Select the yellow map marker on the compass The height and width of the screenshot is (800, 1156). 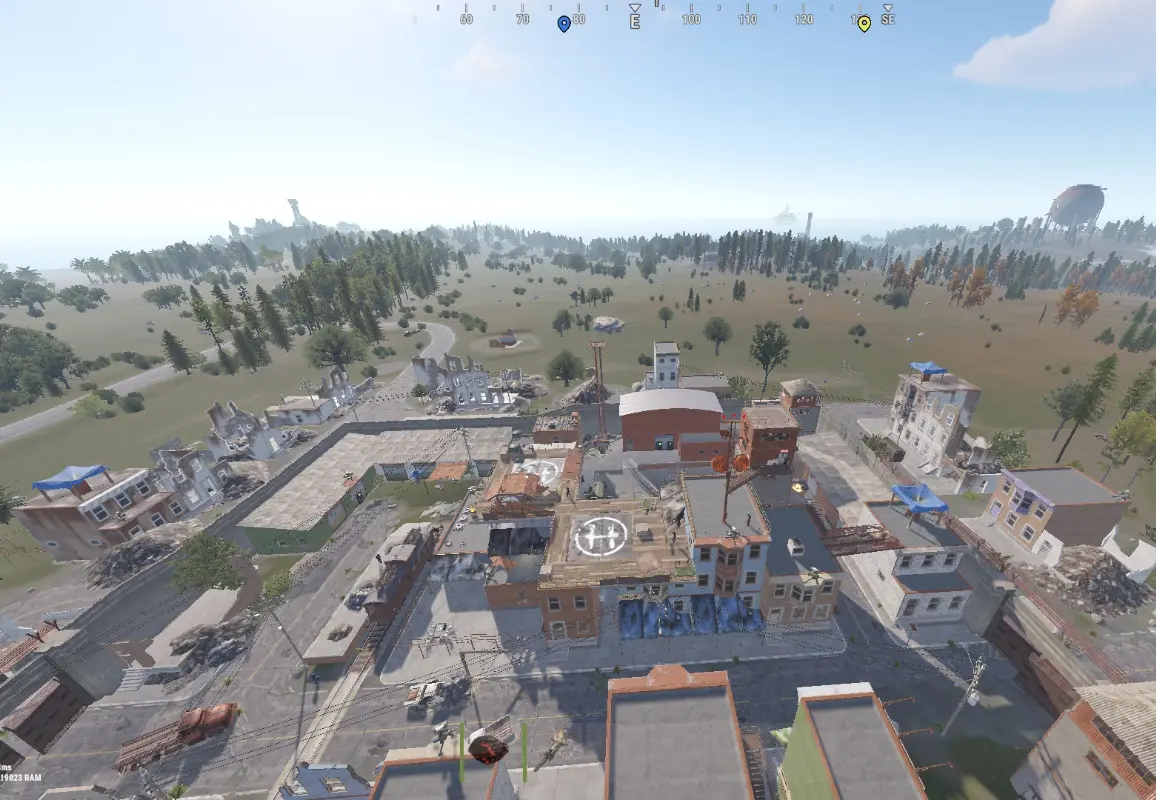pyautogui.click(x=864, y=23)
